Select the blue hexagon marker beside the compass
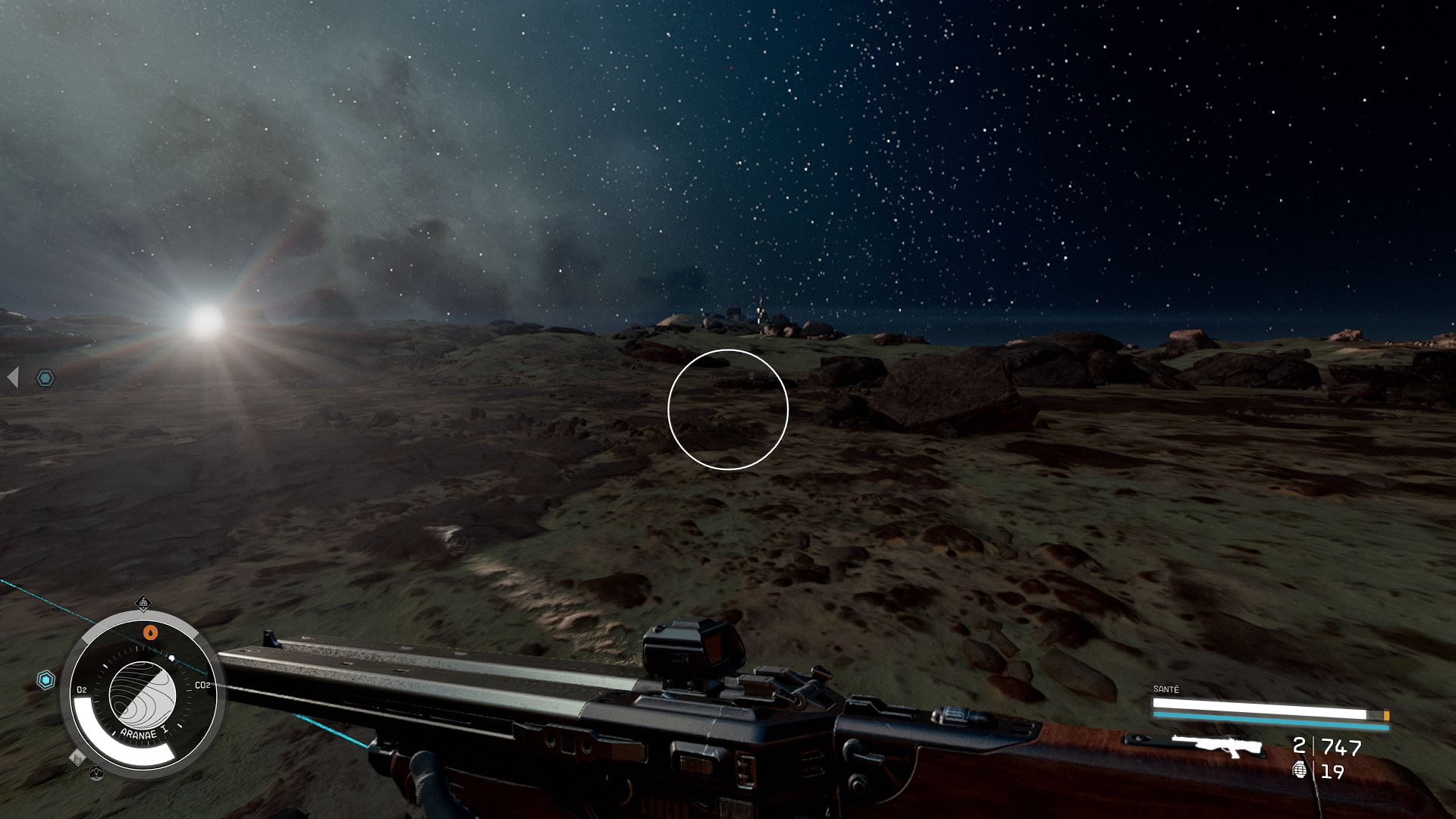The width and height of the screenshot is (1456, 819). [46, 680]
